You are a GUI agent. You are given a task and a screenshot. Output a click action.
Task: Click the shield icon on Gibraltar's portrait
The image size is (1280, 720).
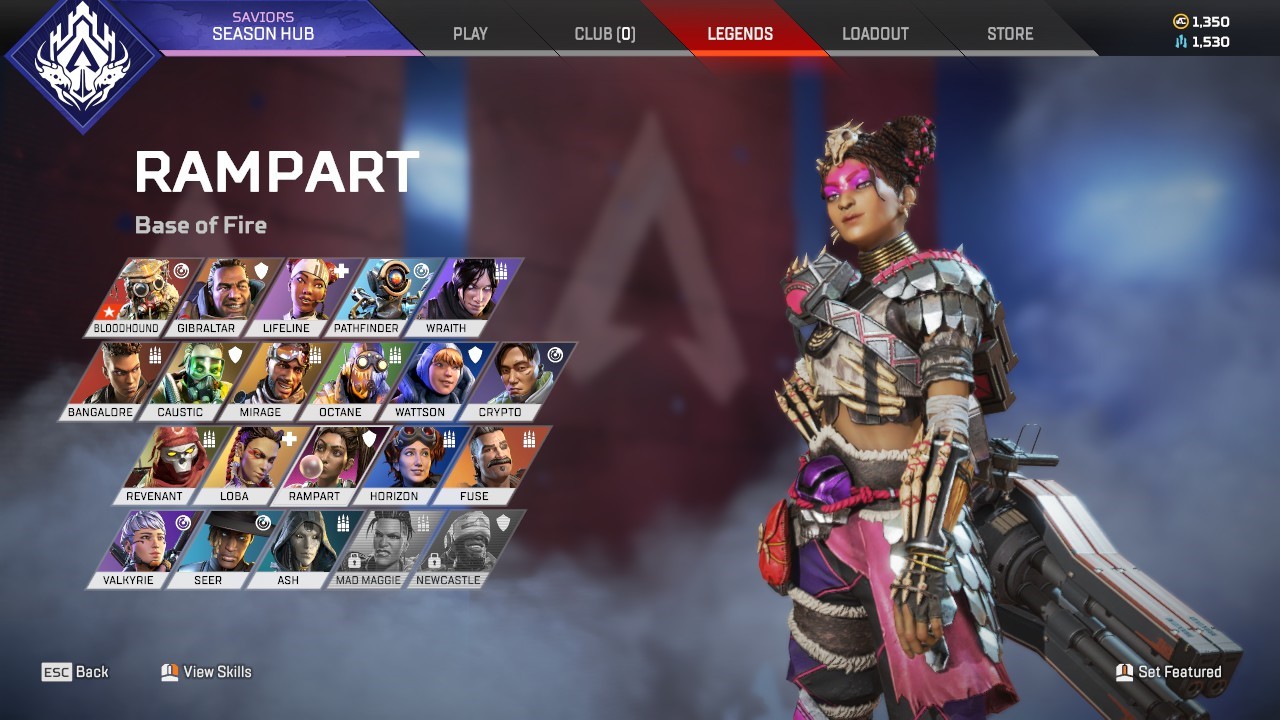tap(261, 269)
